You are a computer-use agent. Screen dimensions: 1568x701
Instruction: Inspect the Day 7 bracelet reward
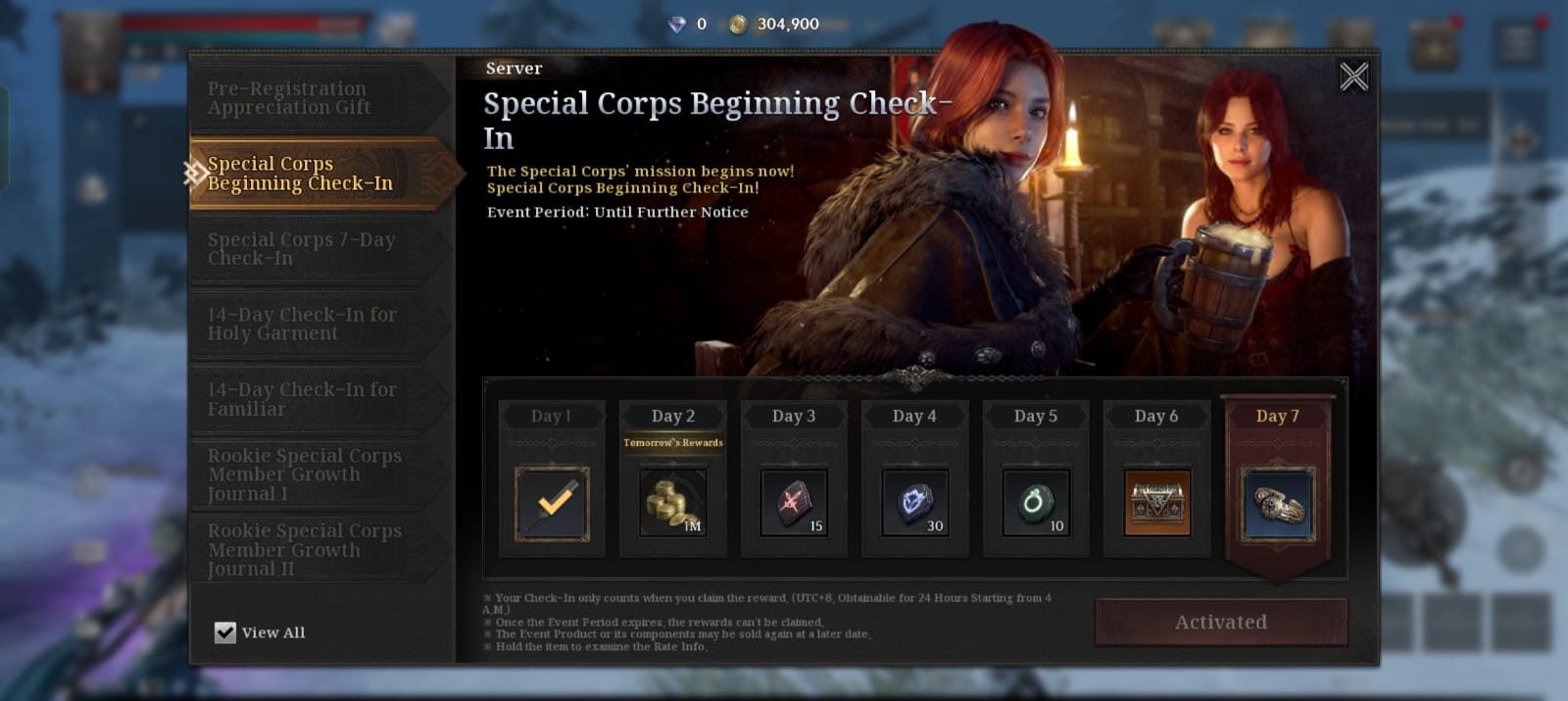point(1277,504)
